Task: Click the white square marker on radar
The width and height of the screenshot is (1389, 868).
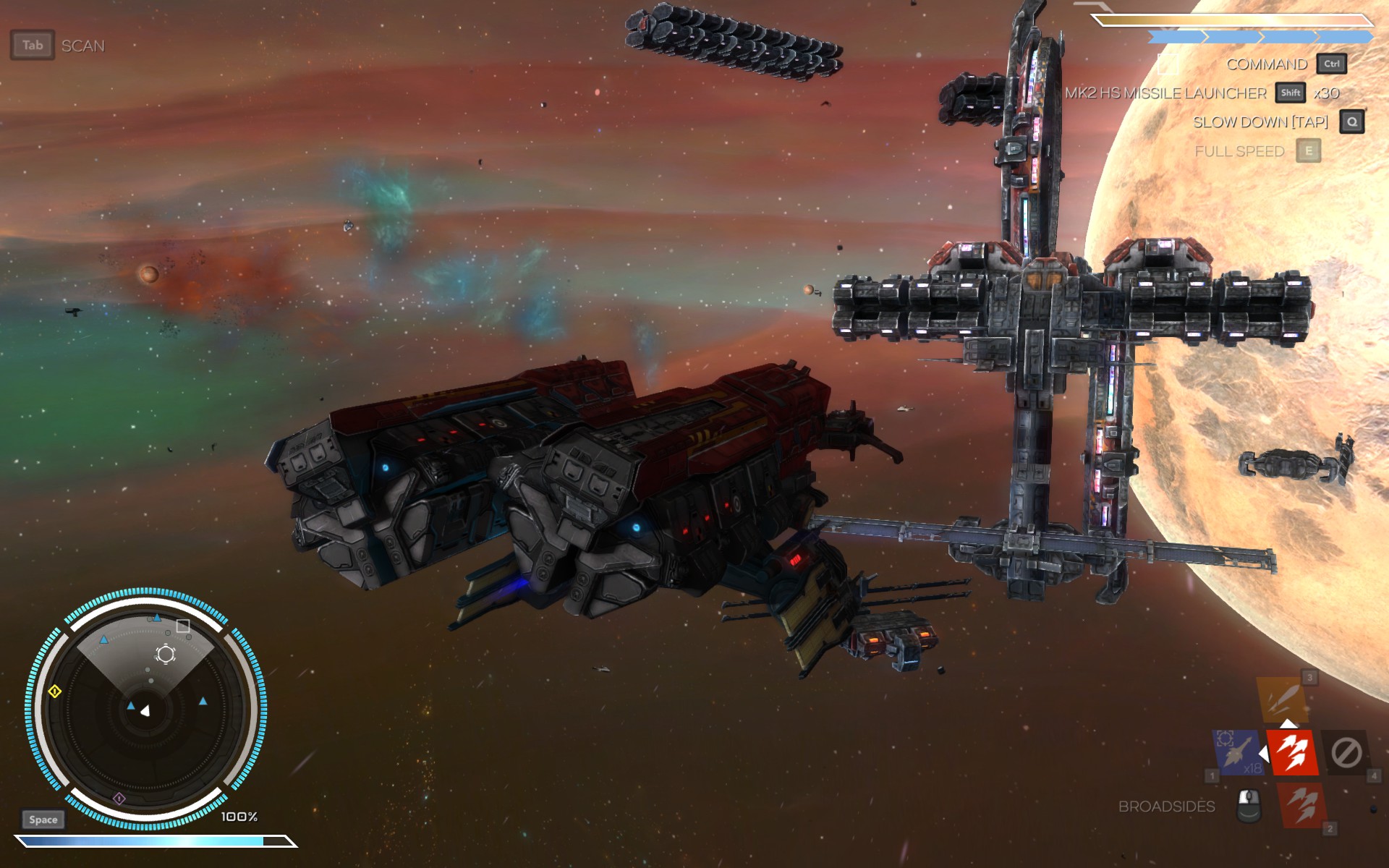Action: (183, 626)
